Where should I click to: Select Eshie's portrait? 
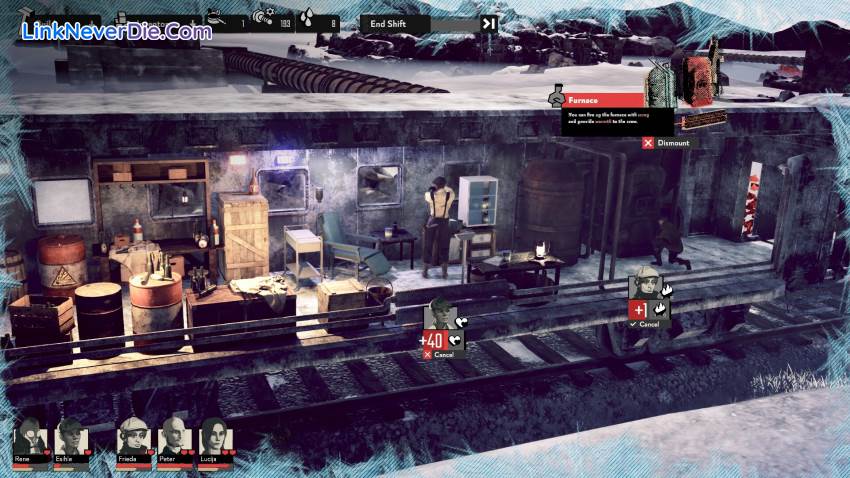71,438
